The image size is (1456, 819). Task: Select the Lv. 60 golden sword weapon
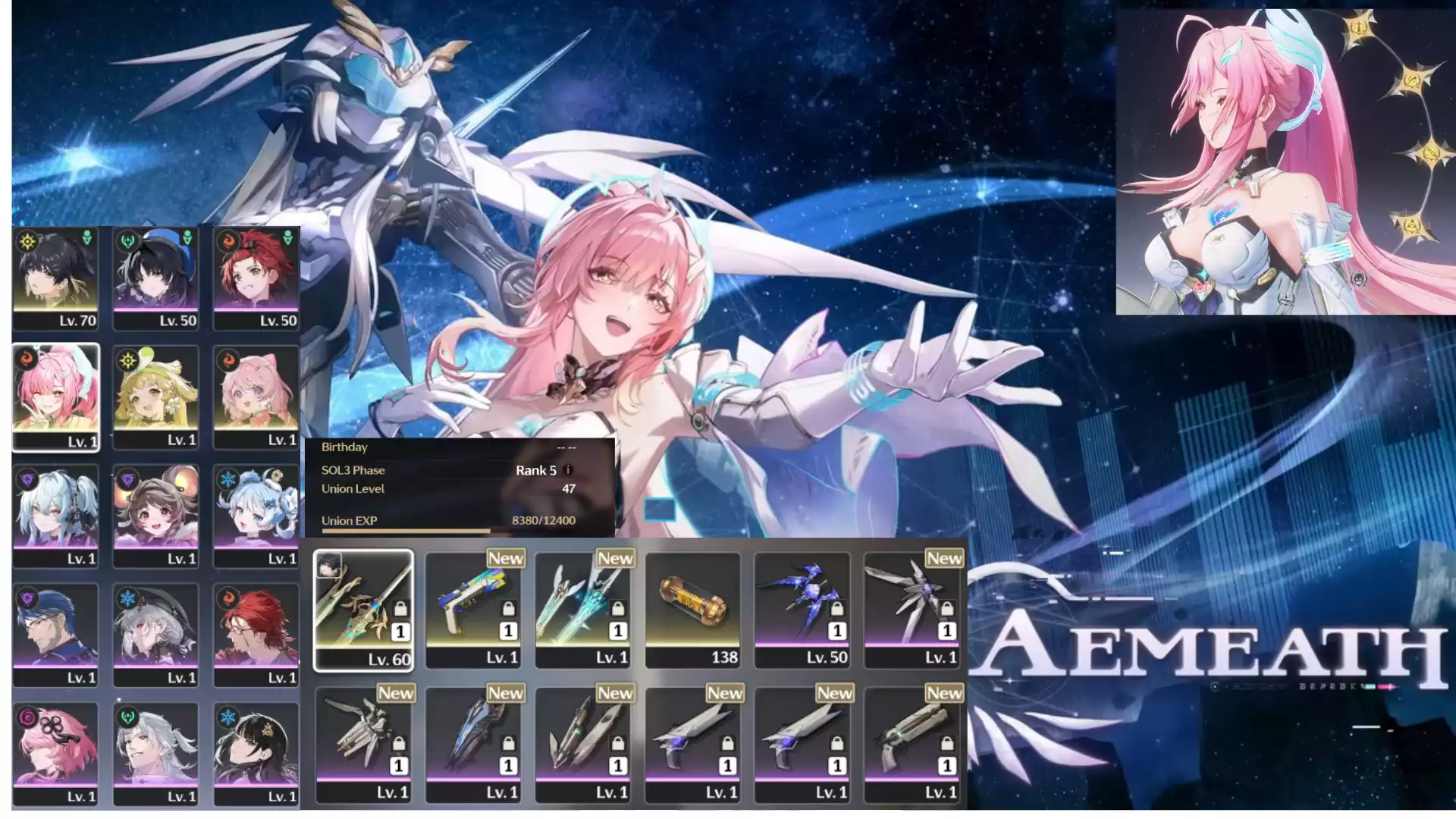tap(363, 610)
